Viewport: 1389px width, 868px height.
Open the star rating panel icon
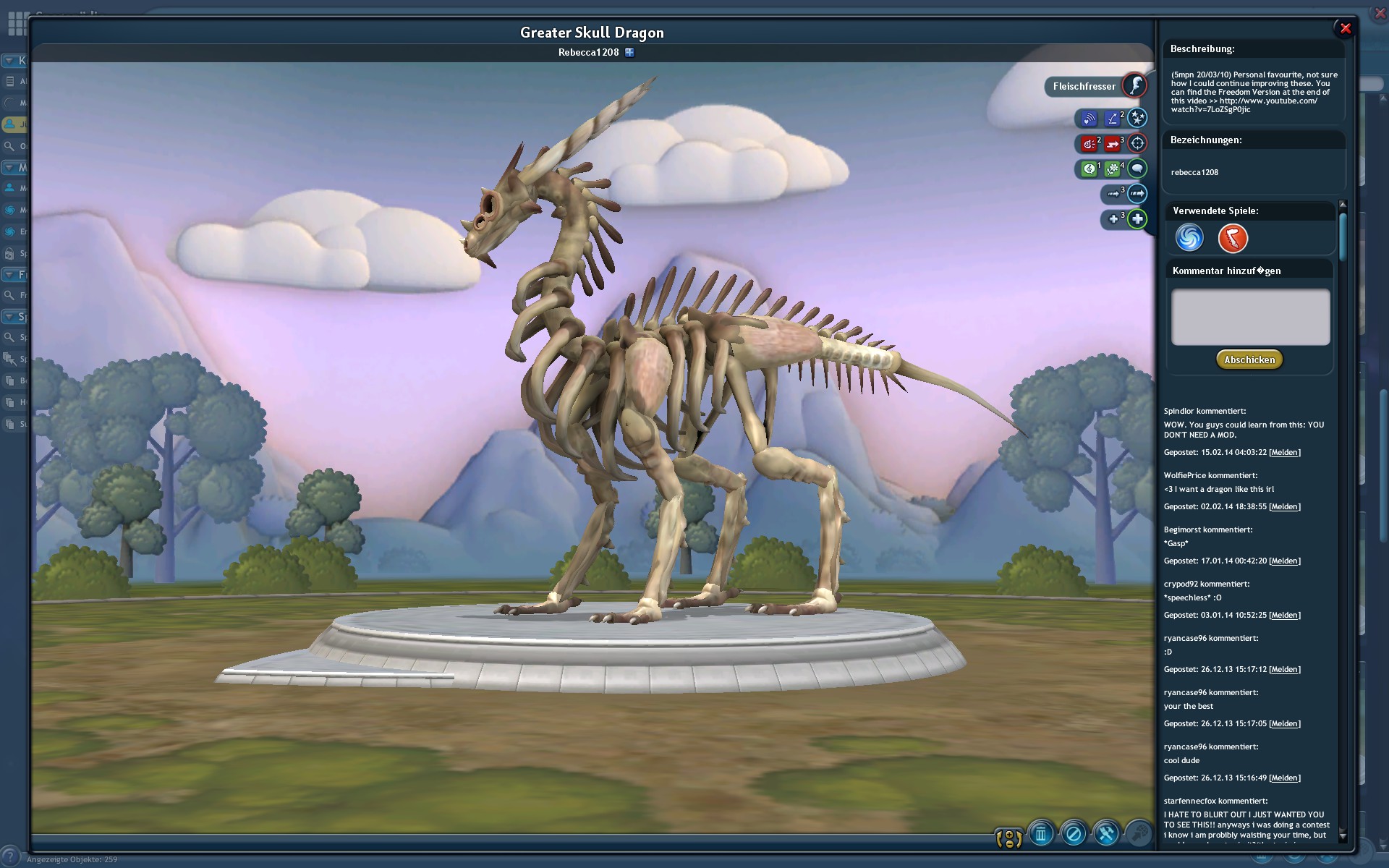tap(1137, 118)
